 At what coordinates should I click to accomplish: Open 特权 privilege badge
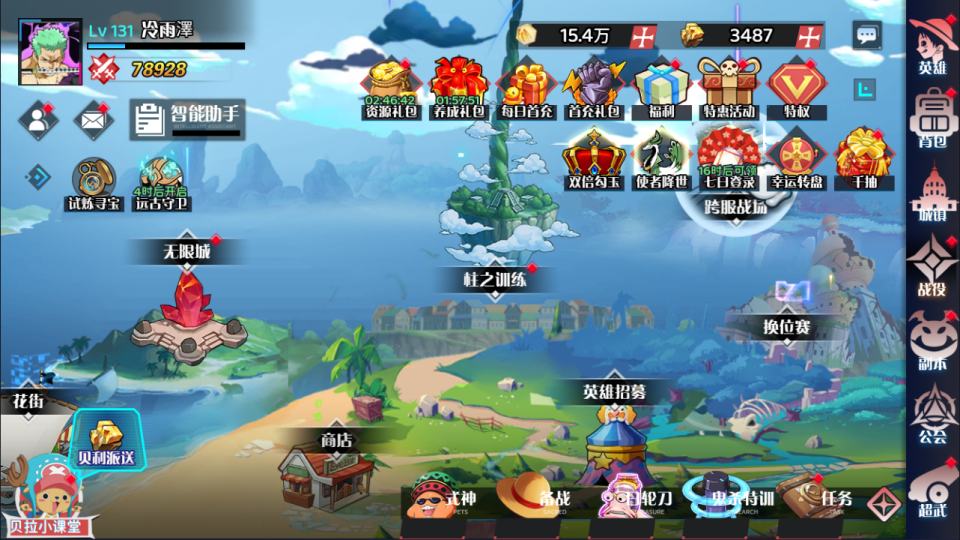tap(796, 87)
